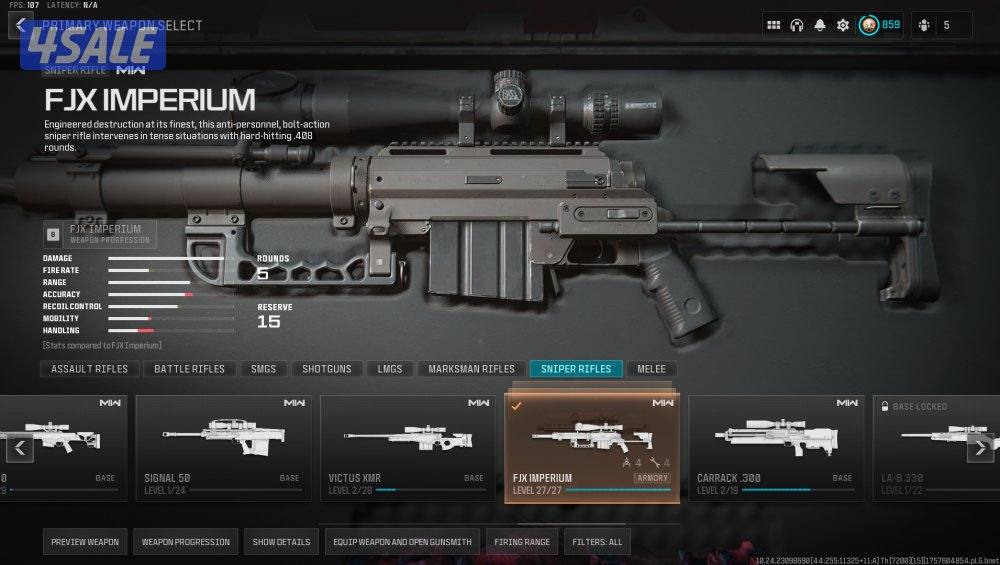Choose the LMGs tab
The width and height of the screenshot is (1000, 565).
(390, 369)
